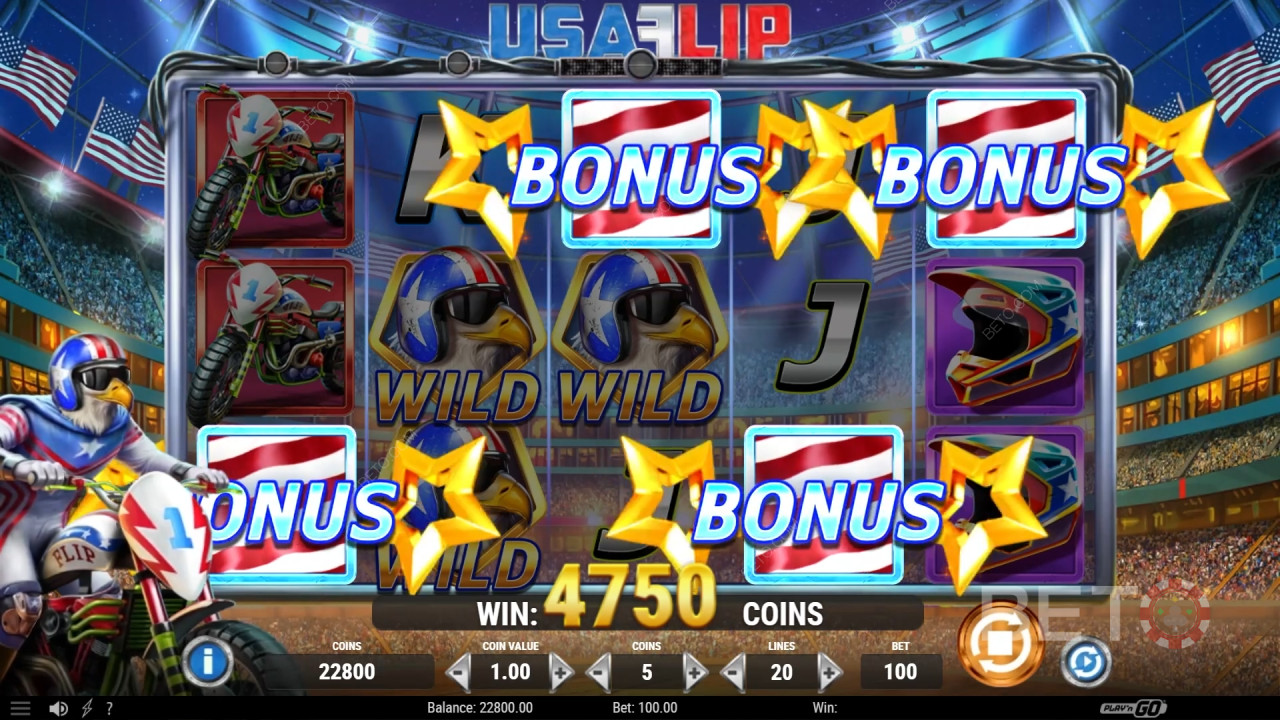The width and height of the screenshot is (1280, 720).
Task: Add more active lines
Action: tap(830, 672)
